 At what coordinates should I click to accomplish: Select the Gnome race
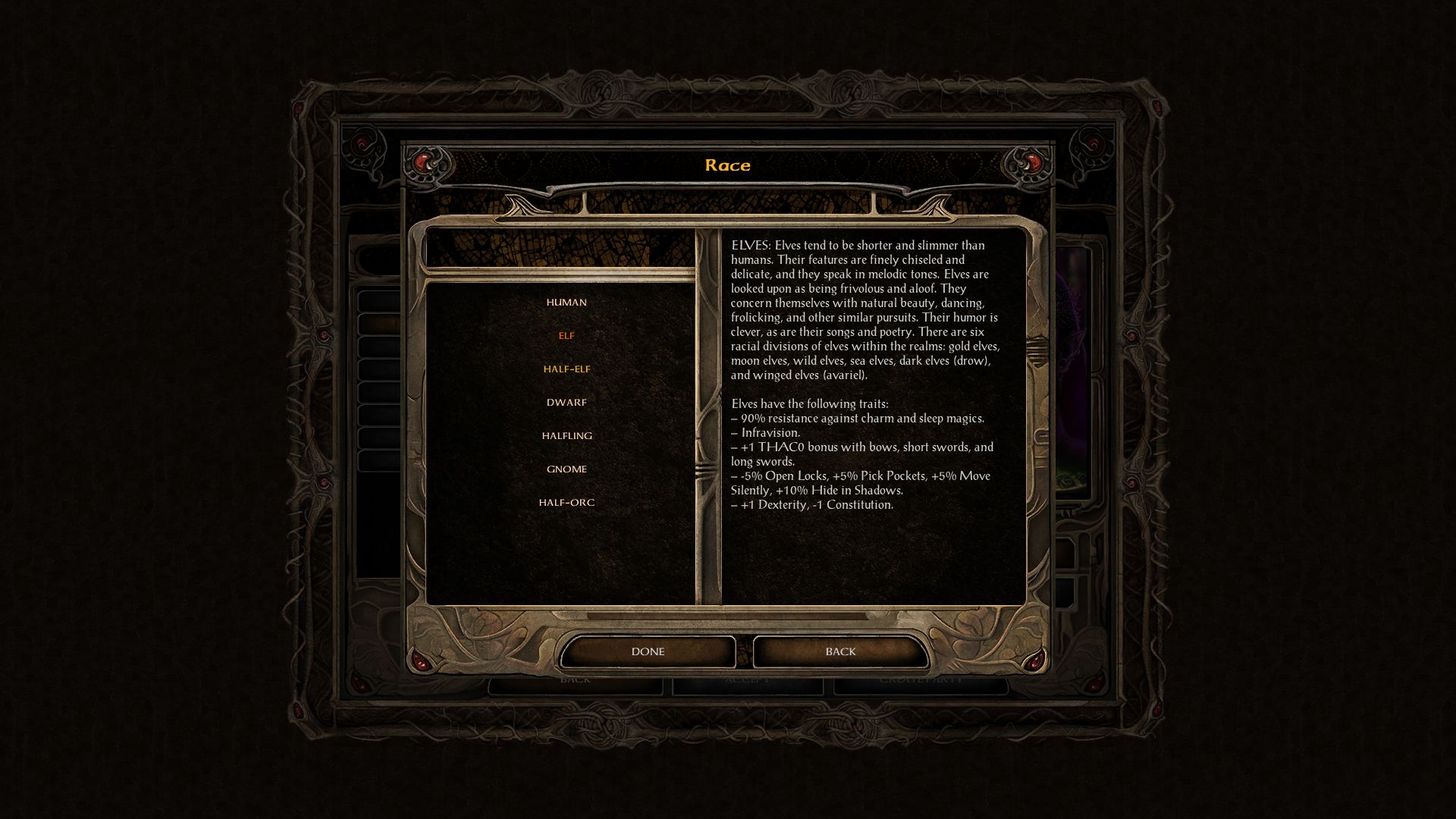point(566,469)
